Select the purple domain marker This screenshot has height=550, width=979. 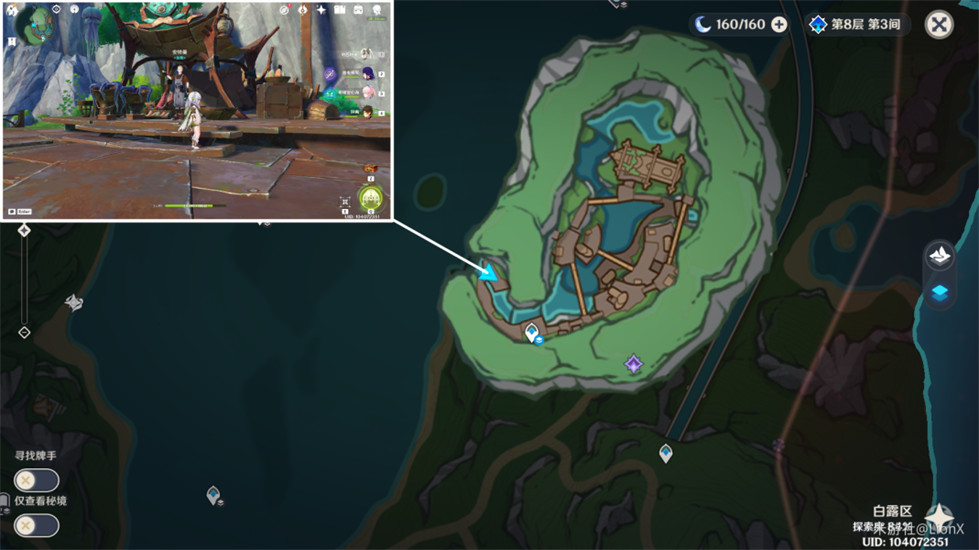click(633, 363)
